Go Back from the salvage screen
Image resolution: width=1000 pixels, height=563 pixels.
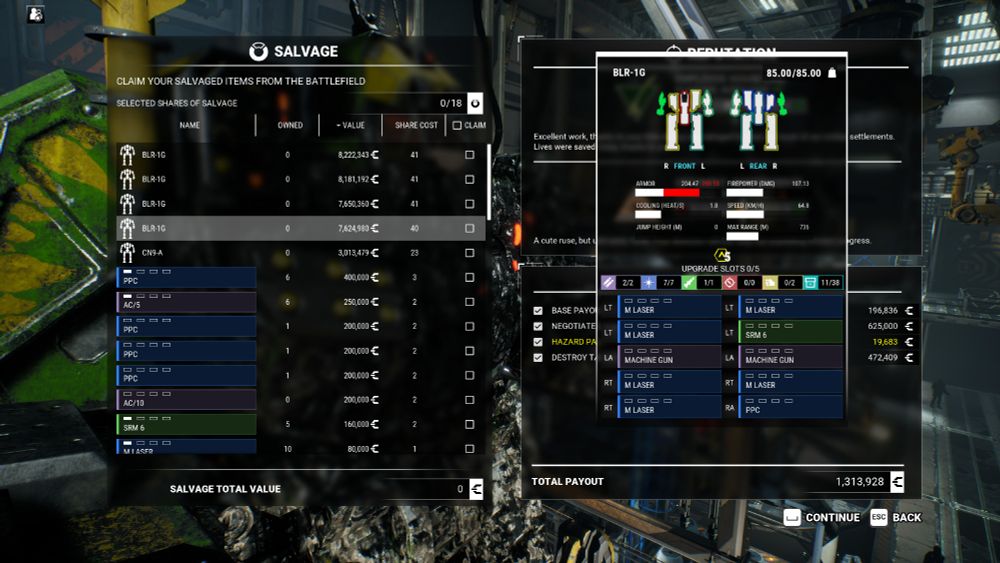[x=896, y=517]
